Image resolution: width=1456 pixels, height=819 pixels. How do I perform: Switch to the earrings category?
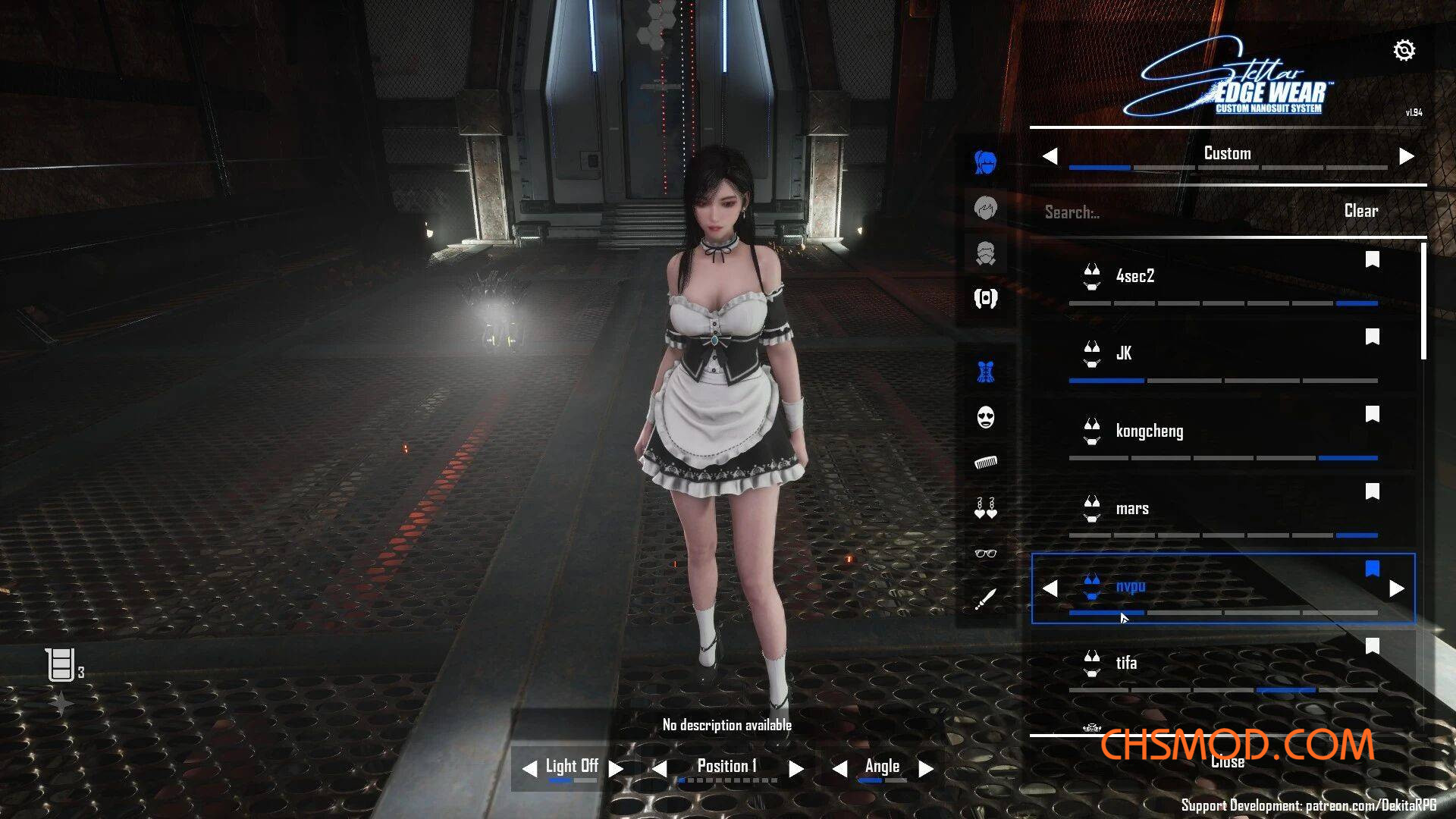click(985, 508)
